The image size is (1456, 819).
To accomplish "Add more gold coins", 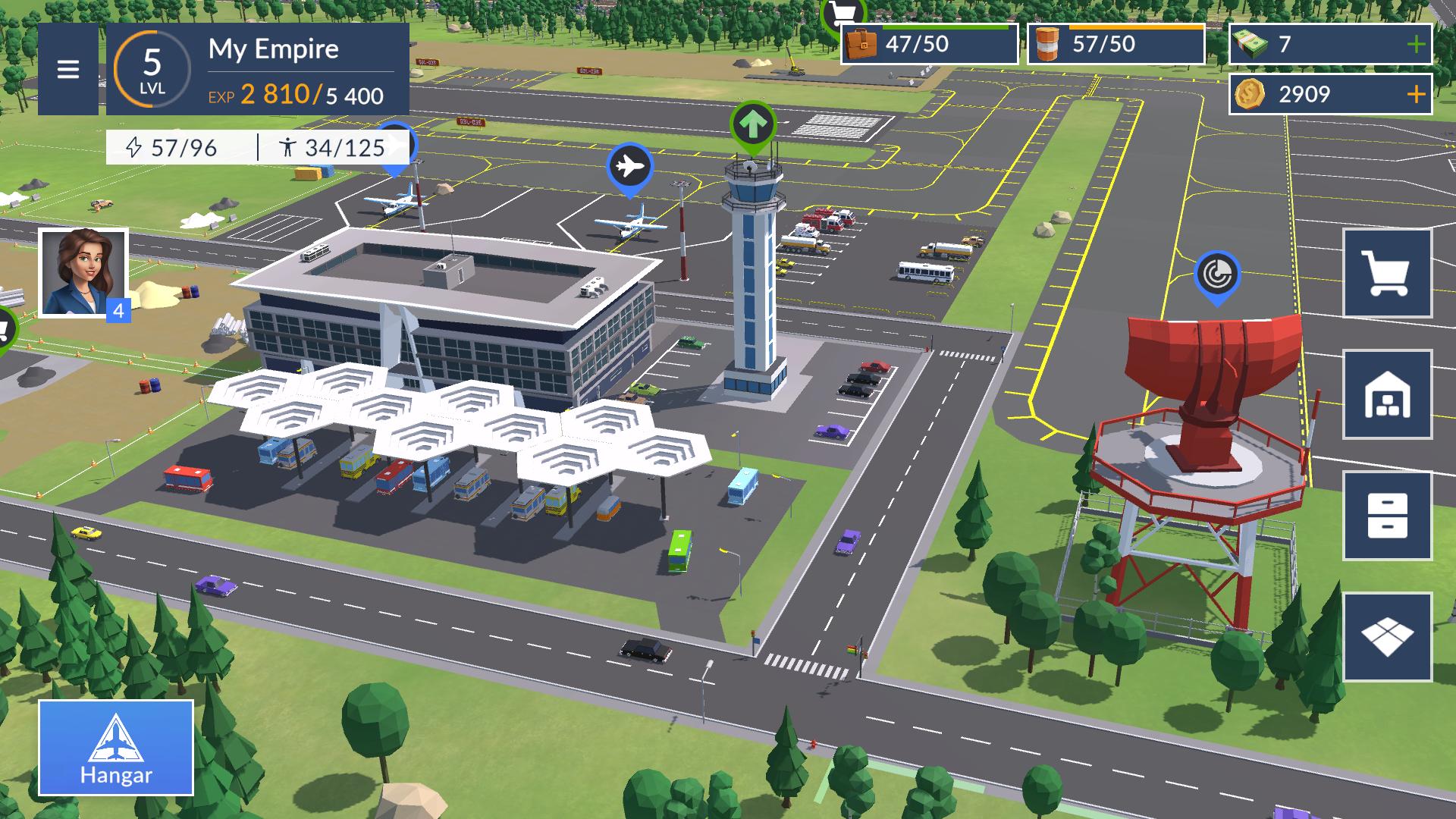I will click(1415, 94).
